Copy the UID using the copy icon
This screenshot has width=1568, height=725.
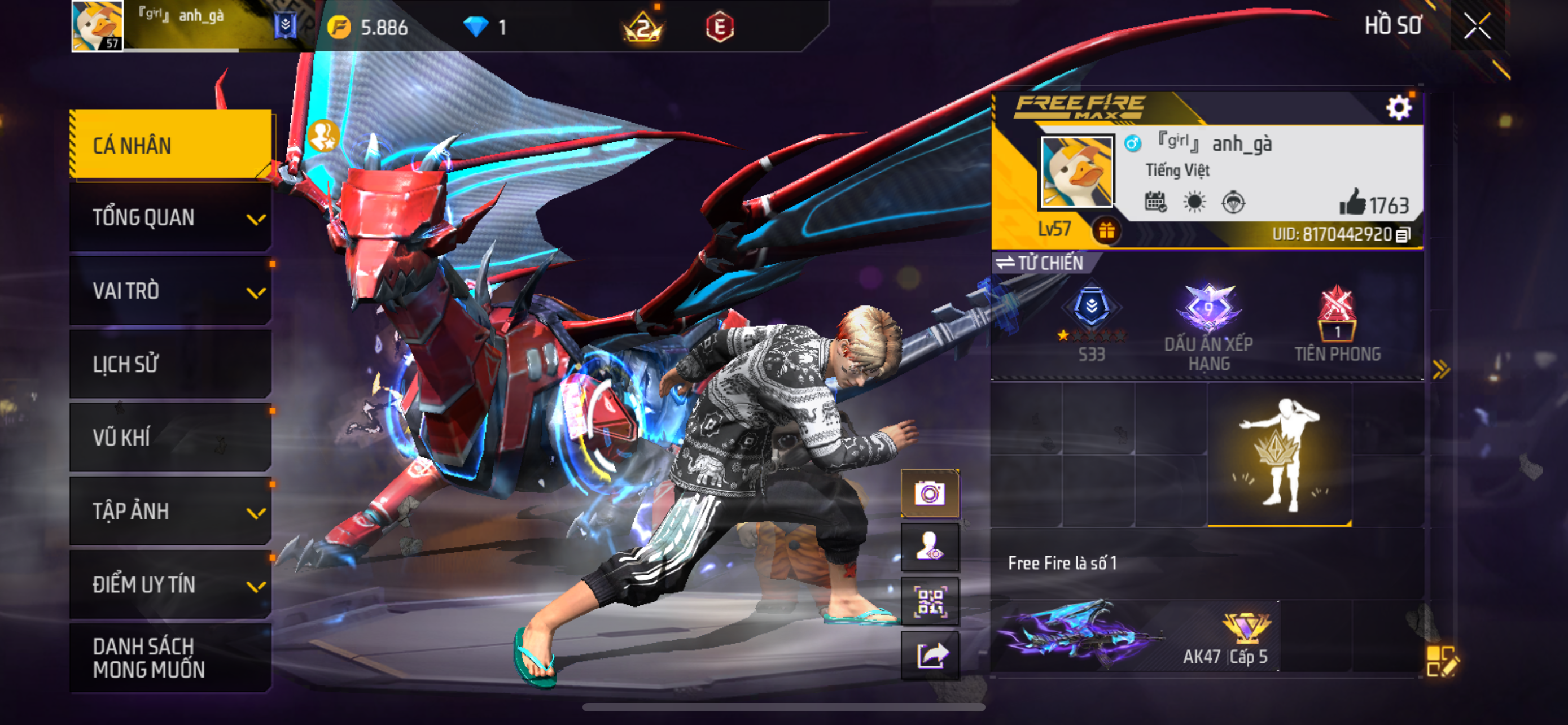coord(1403,235)
